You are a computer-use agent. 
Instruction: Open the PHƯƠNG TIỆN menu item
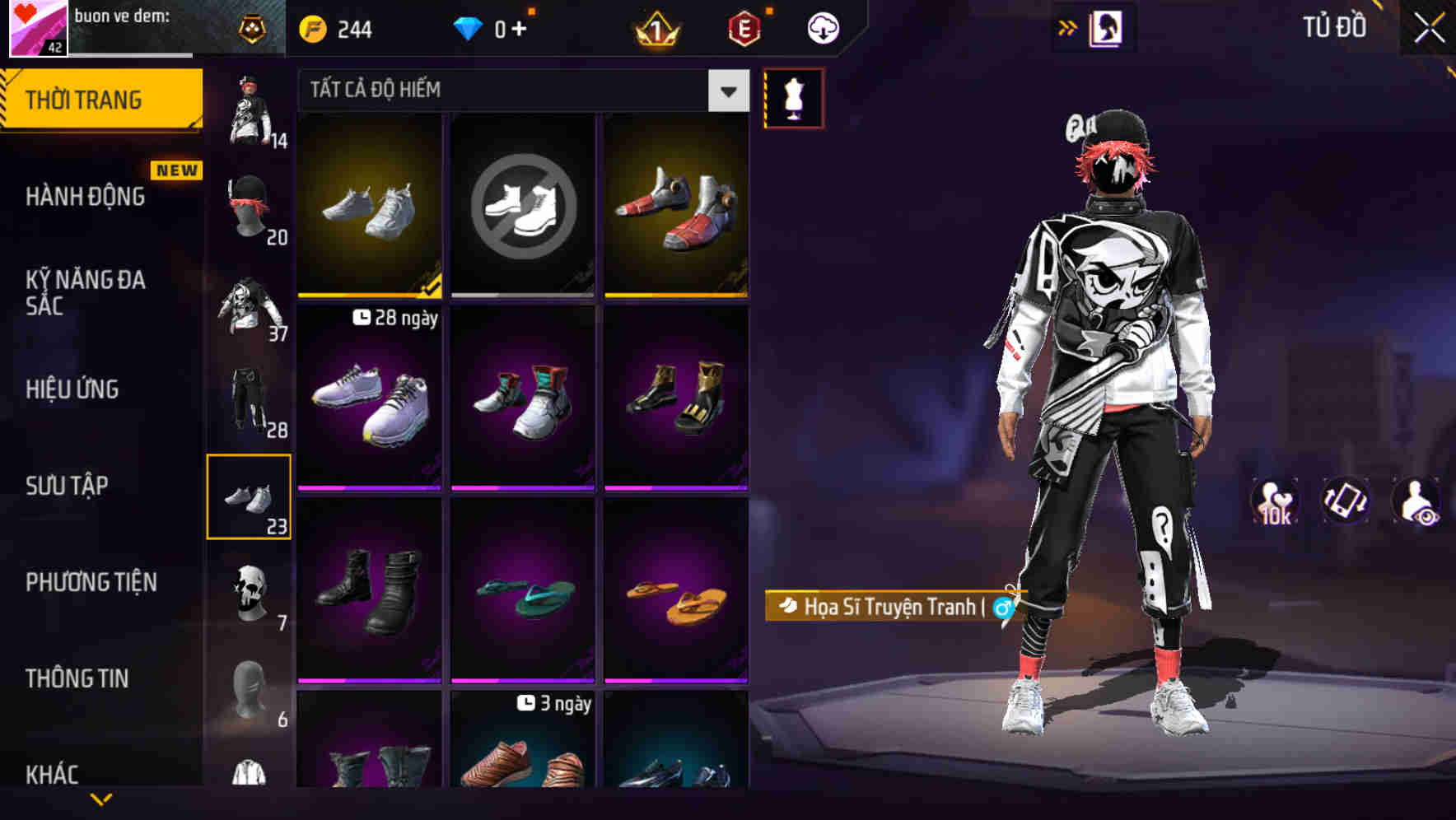pos(91,581)
